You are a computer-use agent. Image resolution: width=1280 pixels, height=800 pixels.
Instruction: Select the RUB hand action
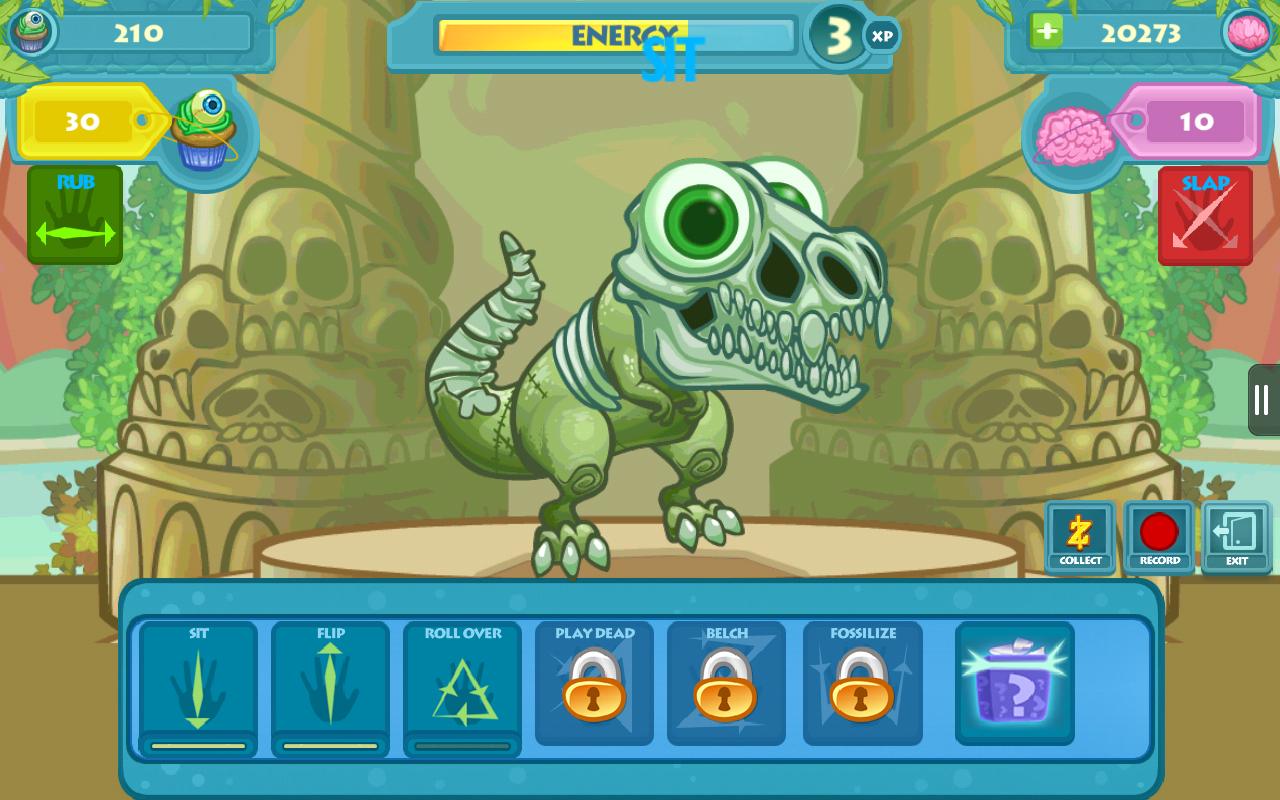pos(74,213)
